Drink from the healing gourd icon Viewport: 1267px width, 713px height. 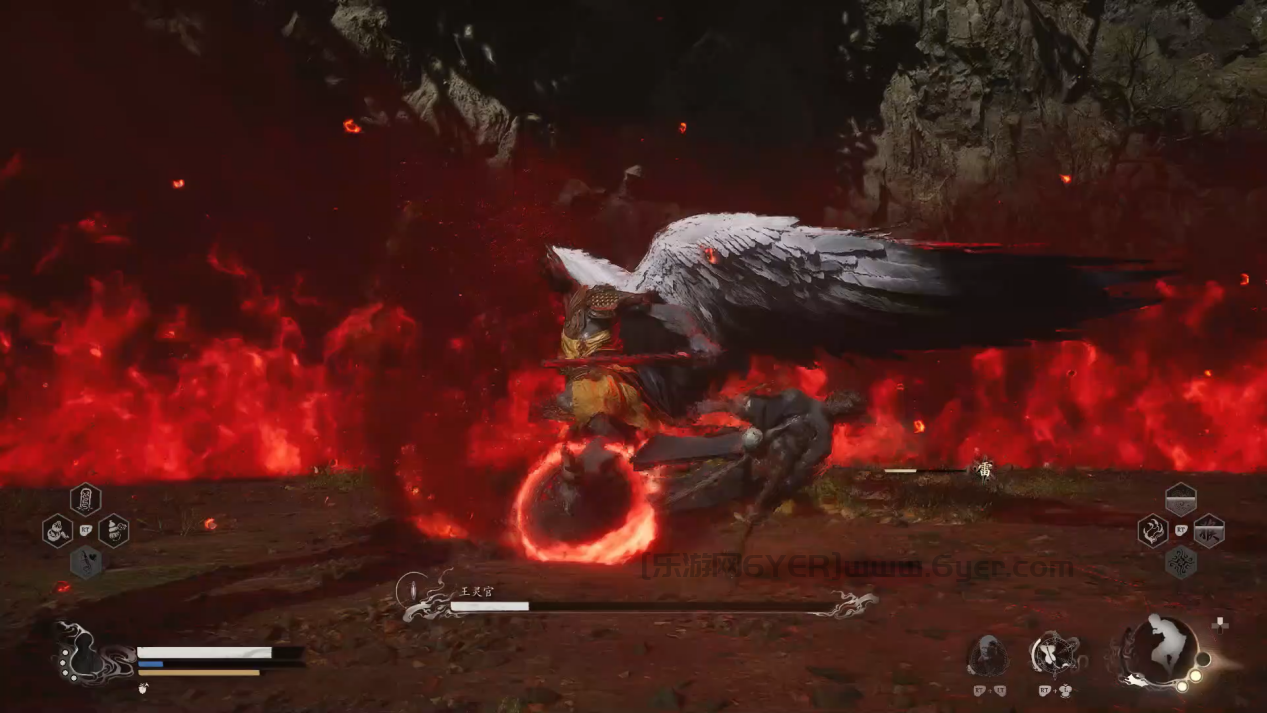pos(83,655)
